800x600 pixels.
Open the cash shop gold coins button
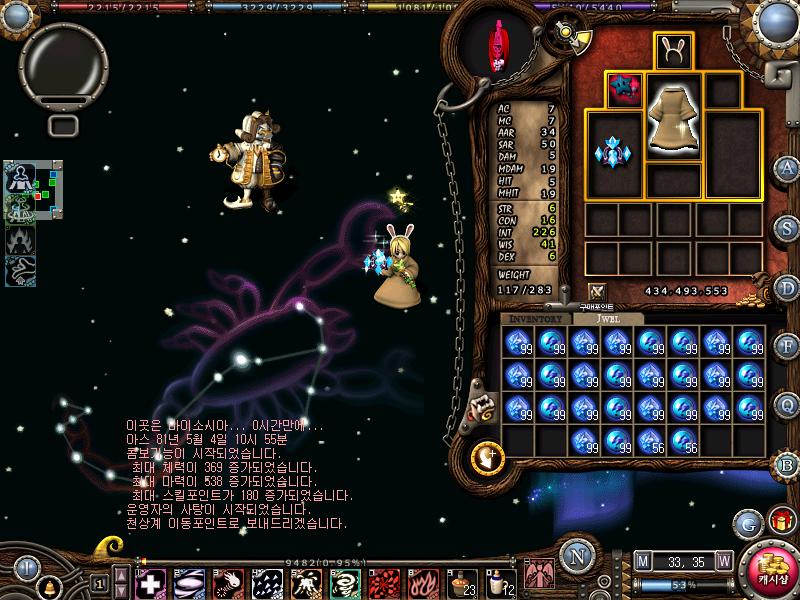[773, 572]
